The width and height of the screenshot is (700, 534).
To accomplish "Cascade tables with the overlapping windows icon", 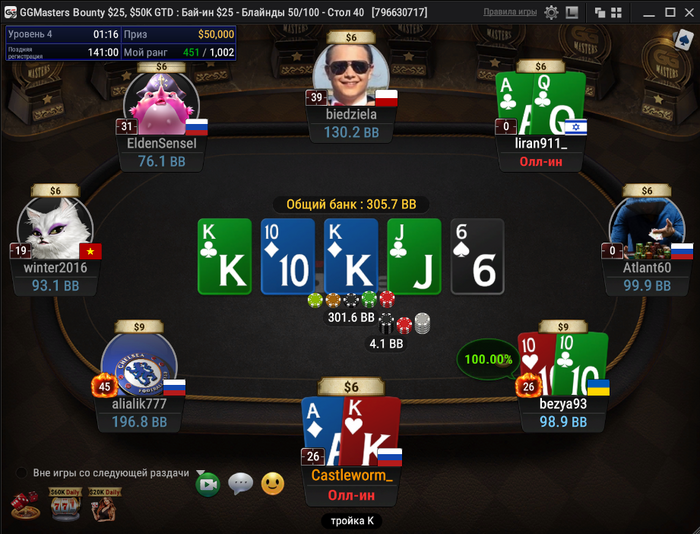I will pos(601,13).
